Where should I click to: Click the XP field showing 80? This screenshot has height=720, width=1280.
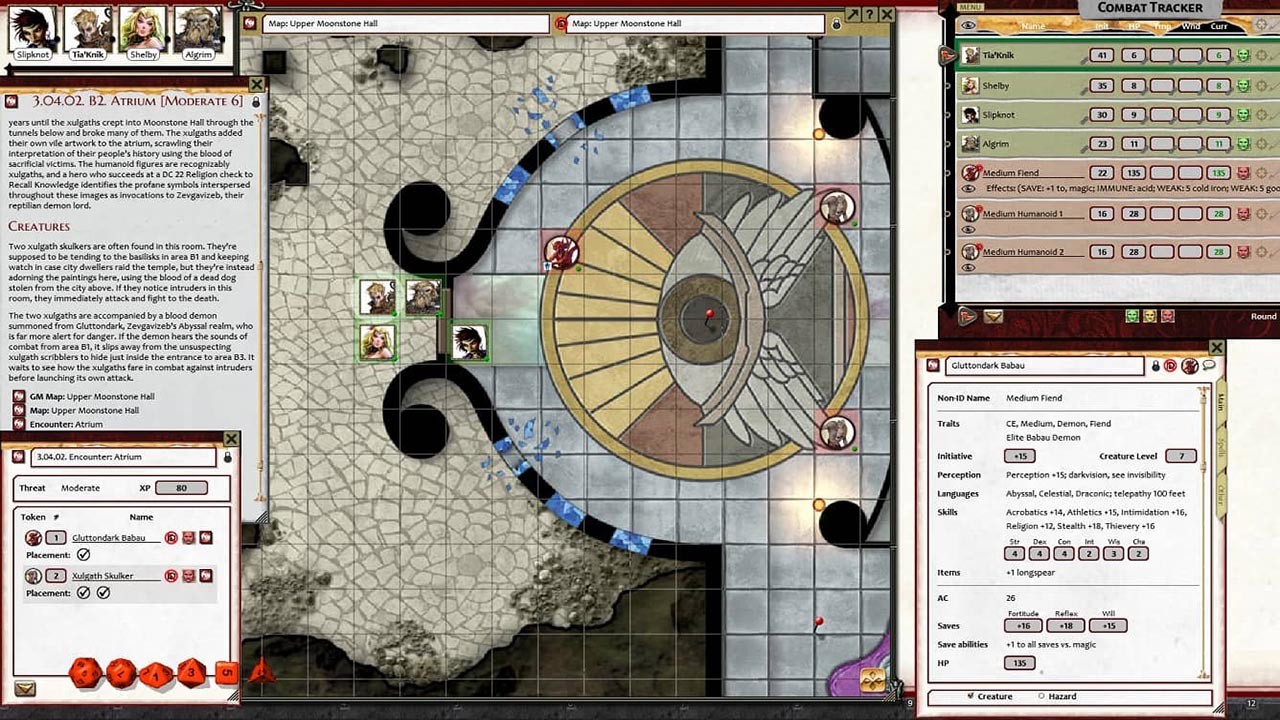181,488
